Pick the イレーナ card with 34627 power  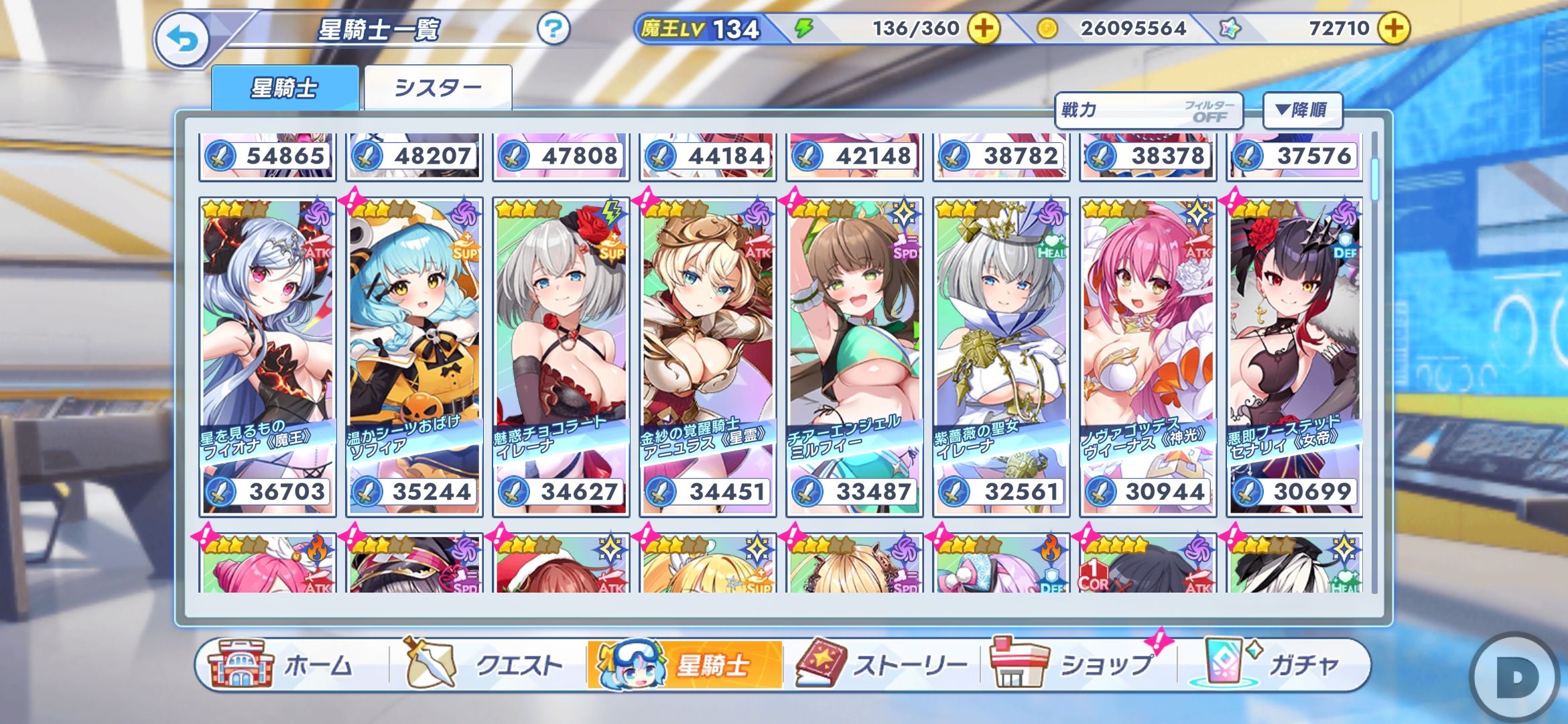point(561,357)
